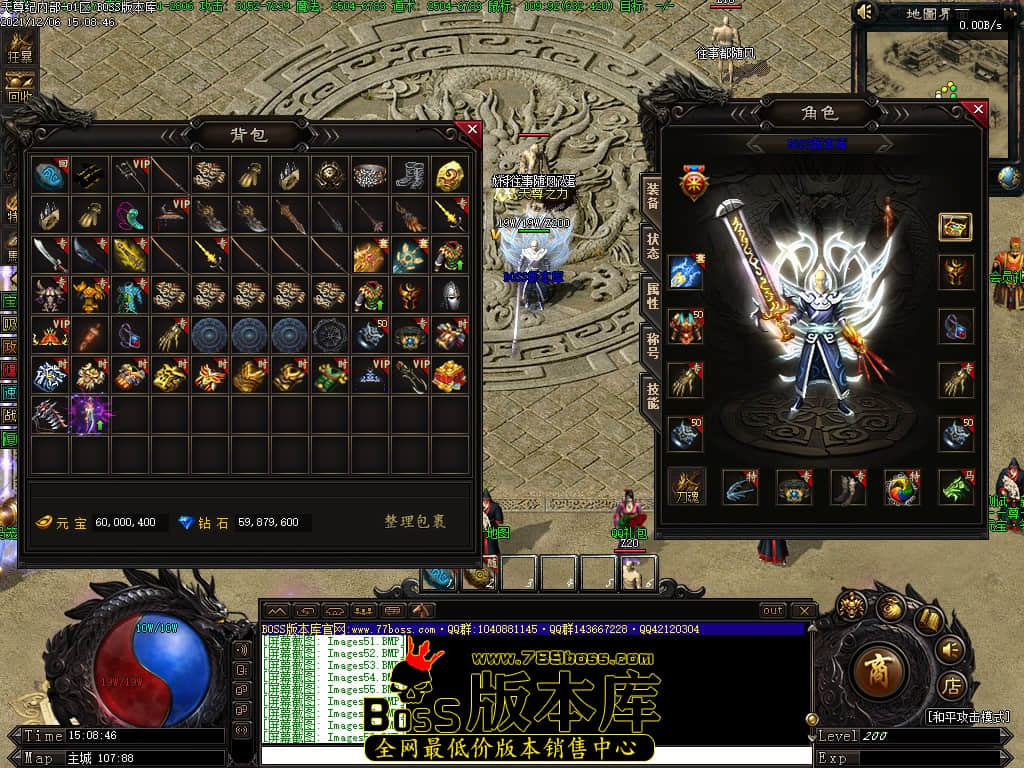The height and width of the screenshot is (768, 1024).
Task: Click the 整理包裹 sort bag button
Action: 415,522
